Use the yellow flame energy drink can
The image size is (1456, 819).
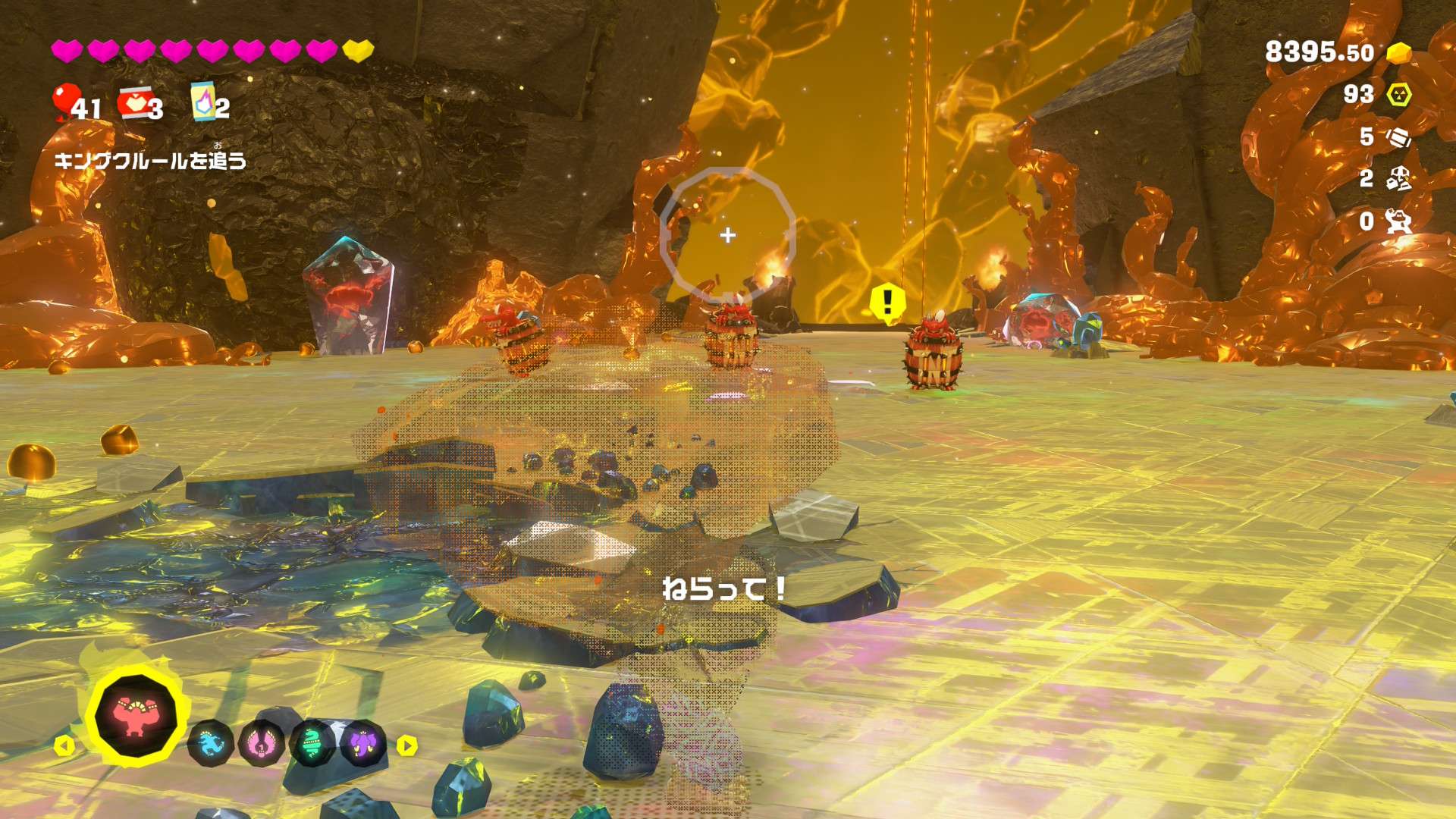click(203, 102)
